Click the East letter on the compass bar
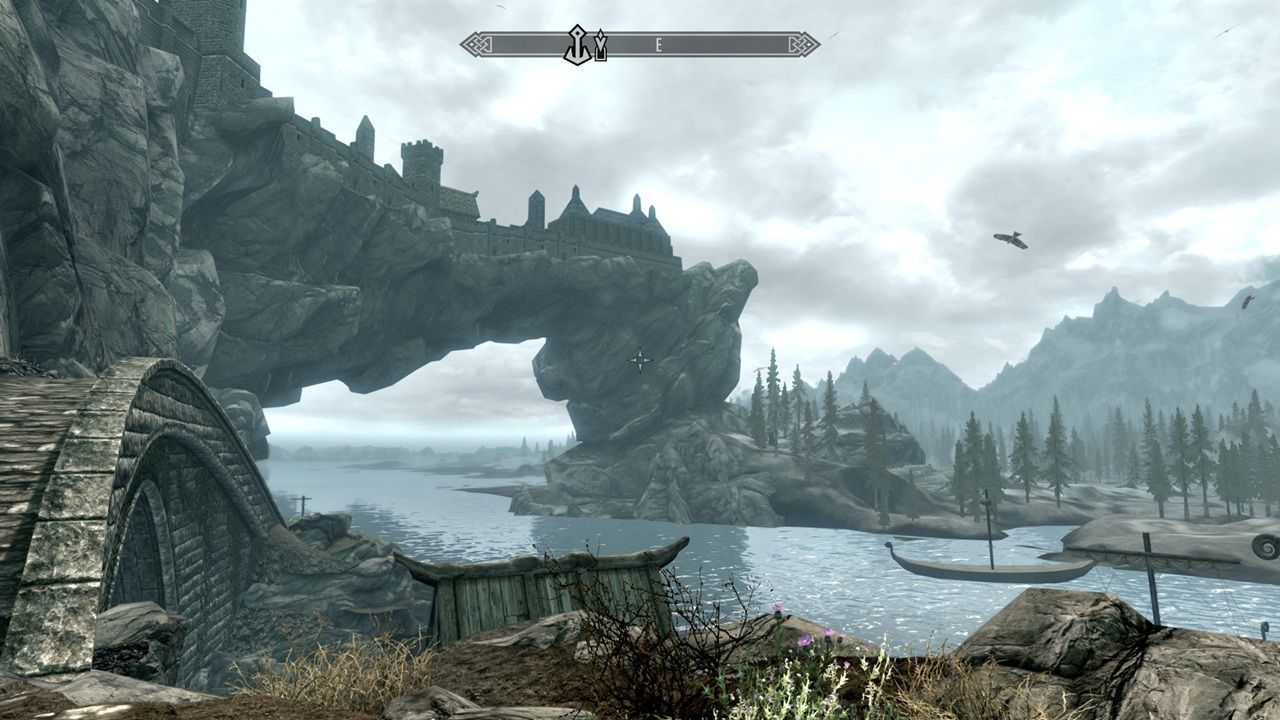This screenshot has height=720, width=1280. pos(660,45)
